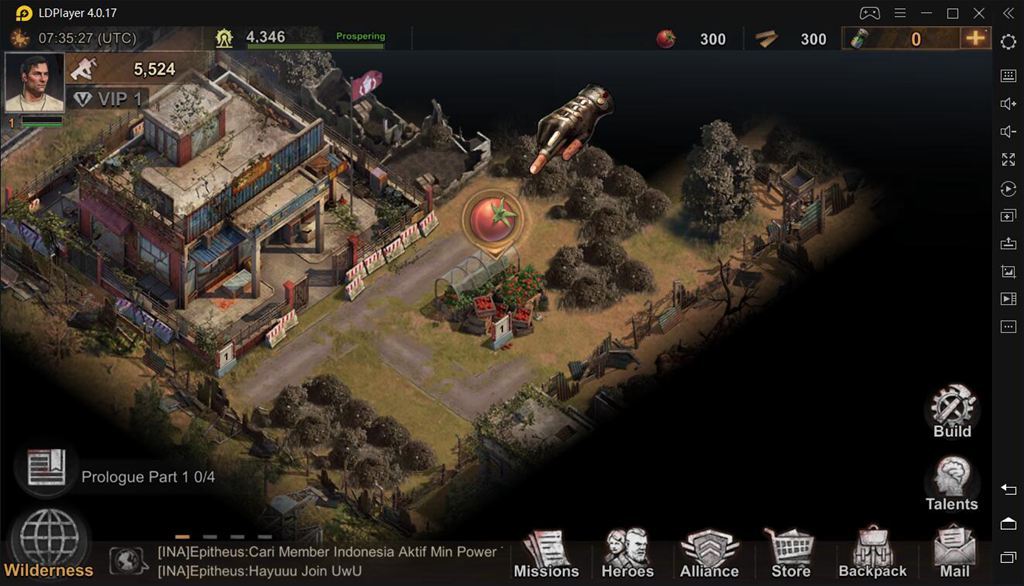1024x586 pixels.
Task: Open the Heroes menu
Action: (627, 553)
